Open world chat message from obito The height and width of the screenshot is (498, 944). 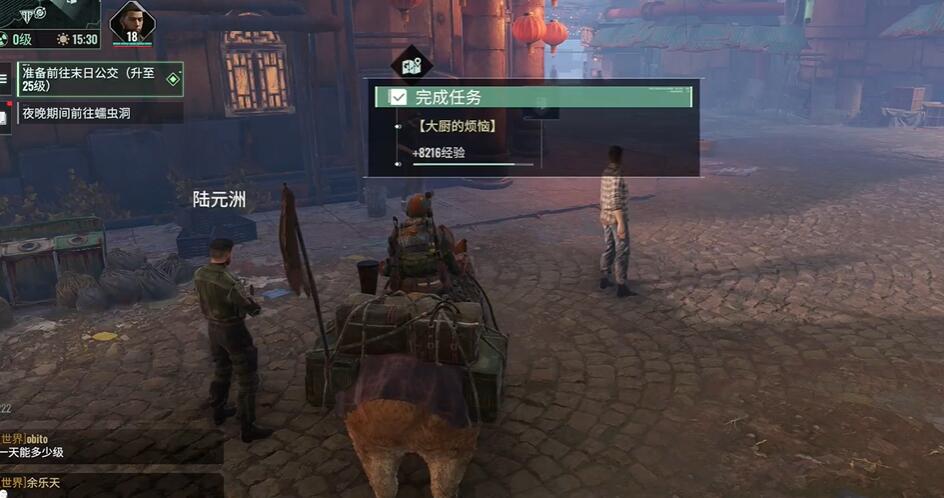coord(110,445)
